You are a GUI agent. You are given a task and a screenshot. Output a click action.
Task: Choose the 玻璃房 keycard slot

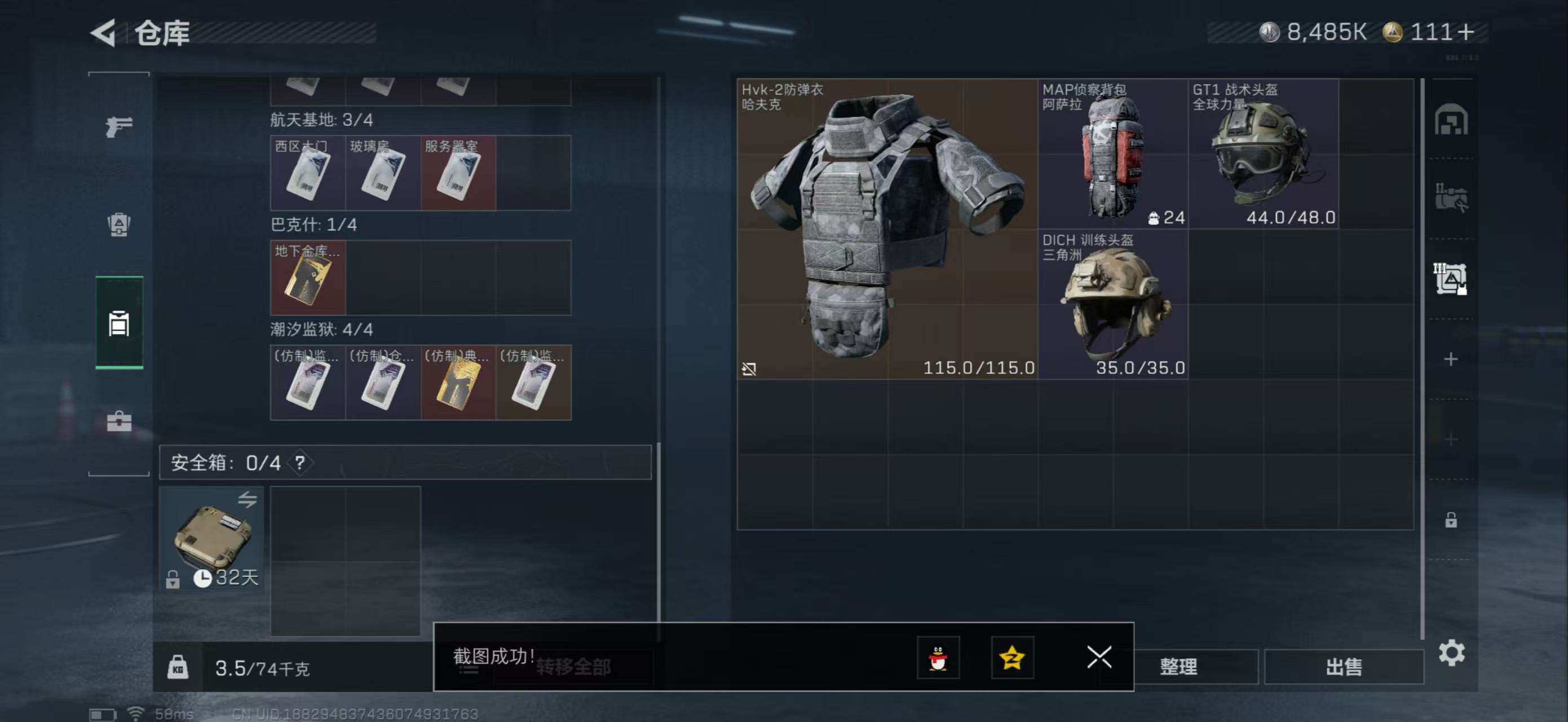(x=383, y=173)
